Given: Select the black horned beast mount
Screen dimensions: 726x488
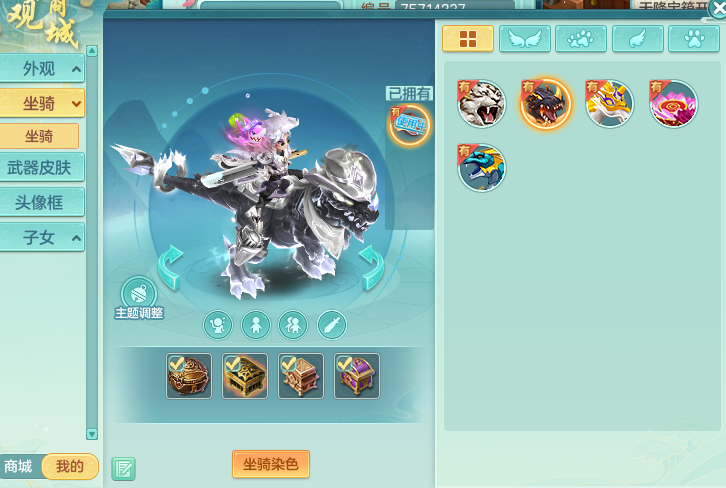Looking at the screenshot, I should coord(546,103).
